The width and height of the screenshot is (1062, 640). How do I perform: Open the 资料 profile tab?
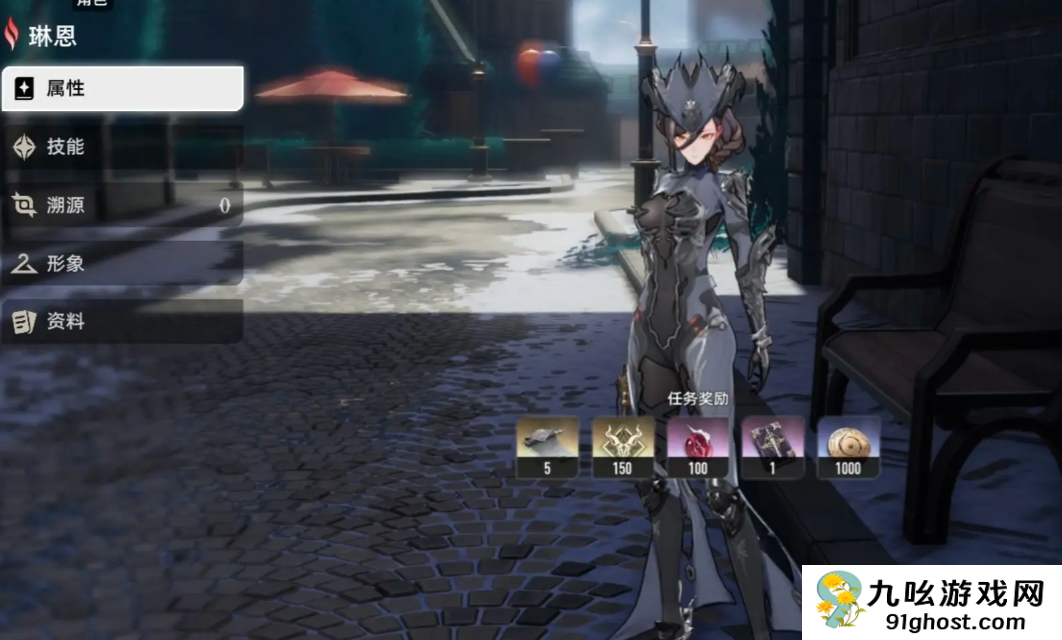(122, 321)
